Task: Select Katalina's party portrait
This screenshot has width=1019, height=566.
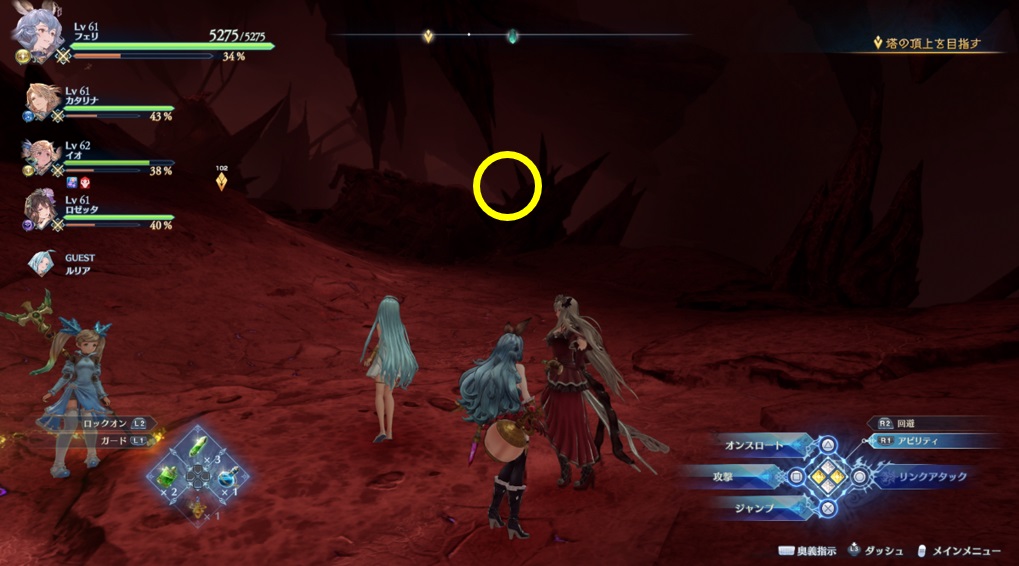Action: click(x=41, y=102)
